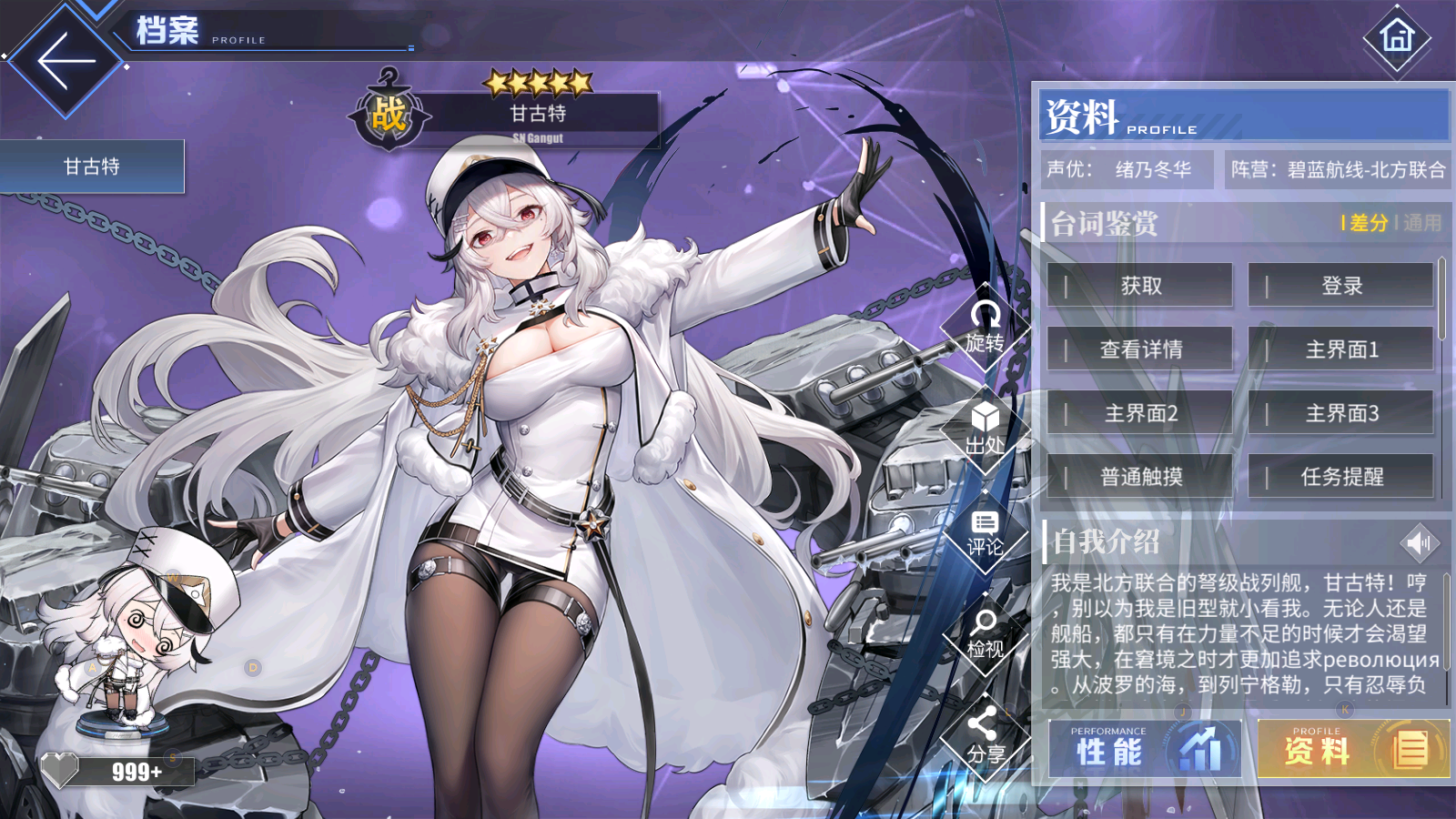Play the 普通触摸 touch voice line
The image size is (1456, 819).
(x=1140, y=477)
